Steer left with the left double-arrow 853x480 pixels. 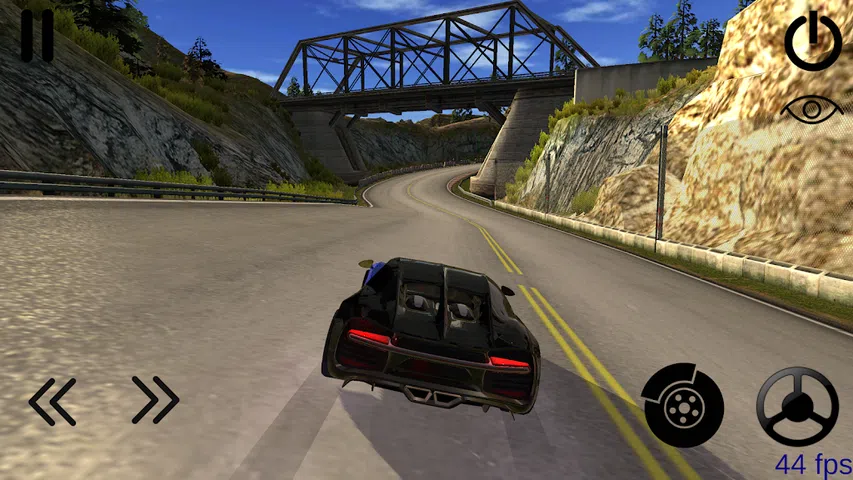tap(52, 401)
